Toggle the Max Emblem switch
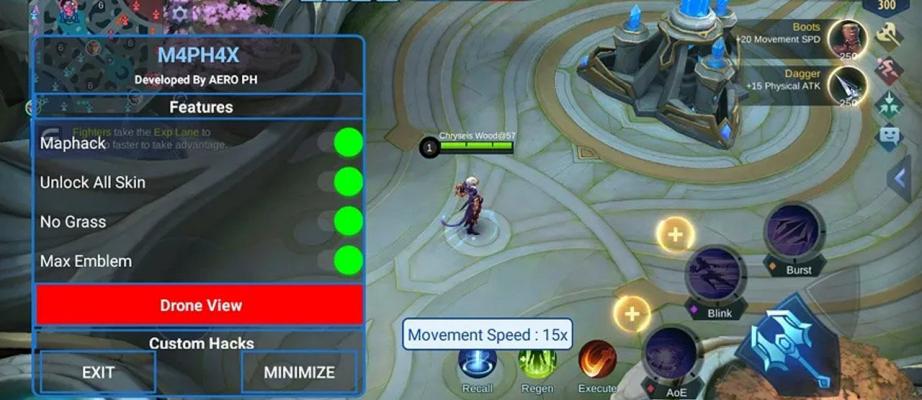This screenshot has height=400, width=922. coord(347,261)
